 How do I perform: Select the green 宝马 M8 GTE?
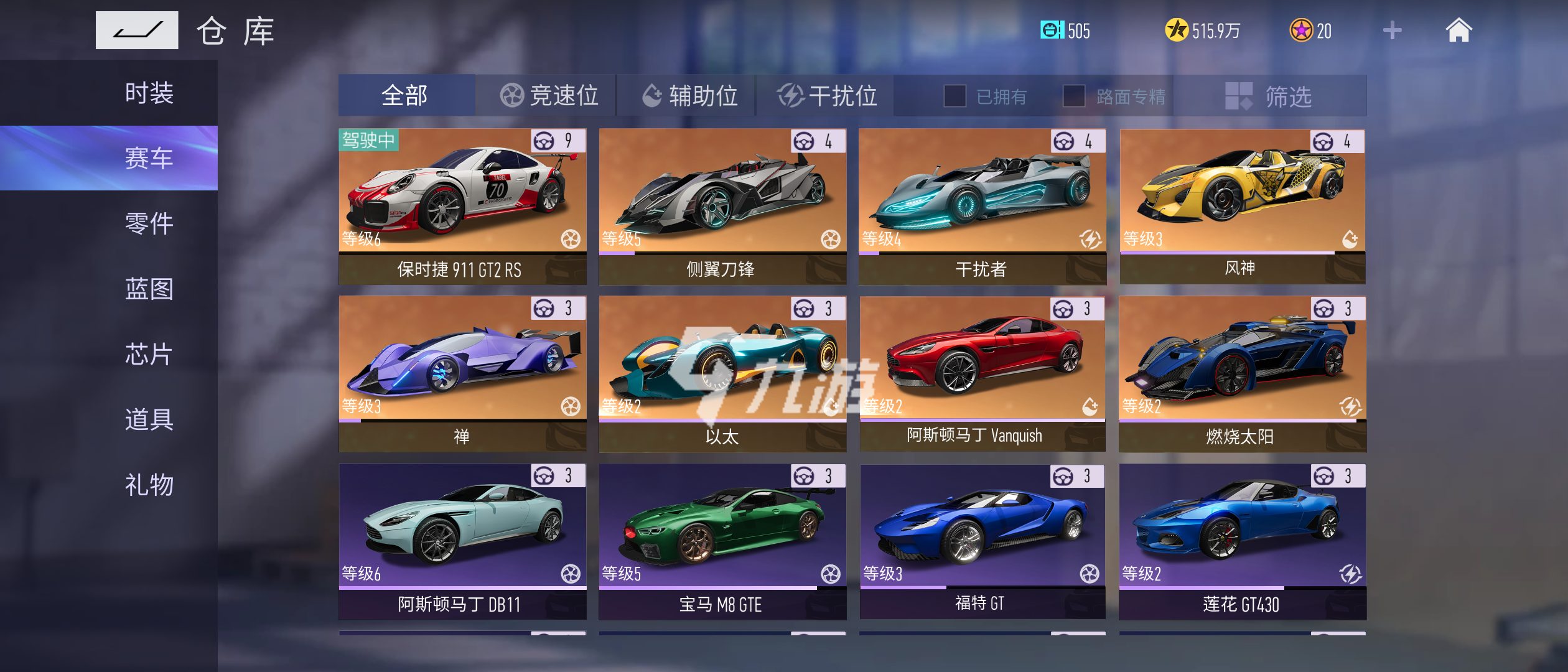coord(722,541)
